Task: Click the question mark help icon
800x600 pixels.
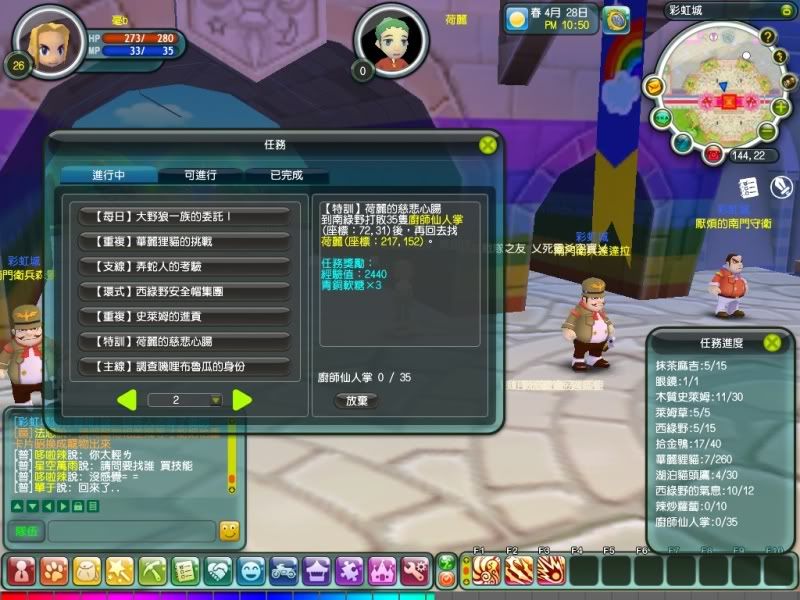Action: [x=767, y=37]
